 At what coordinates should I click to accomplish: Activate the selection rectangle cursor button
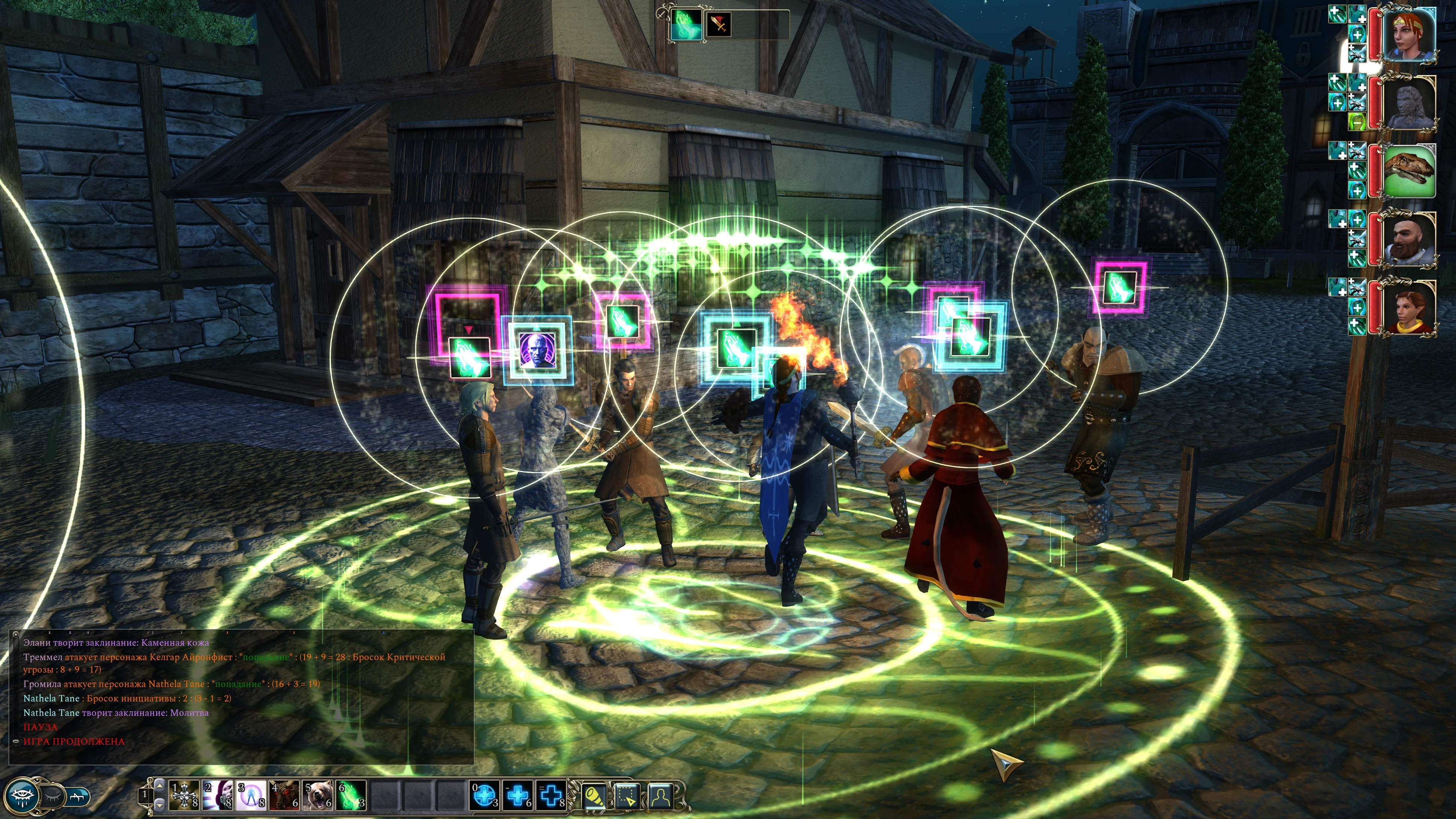point(627,796)
